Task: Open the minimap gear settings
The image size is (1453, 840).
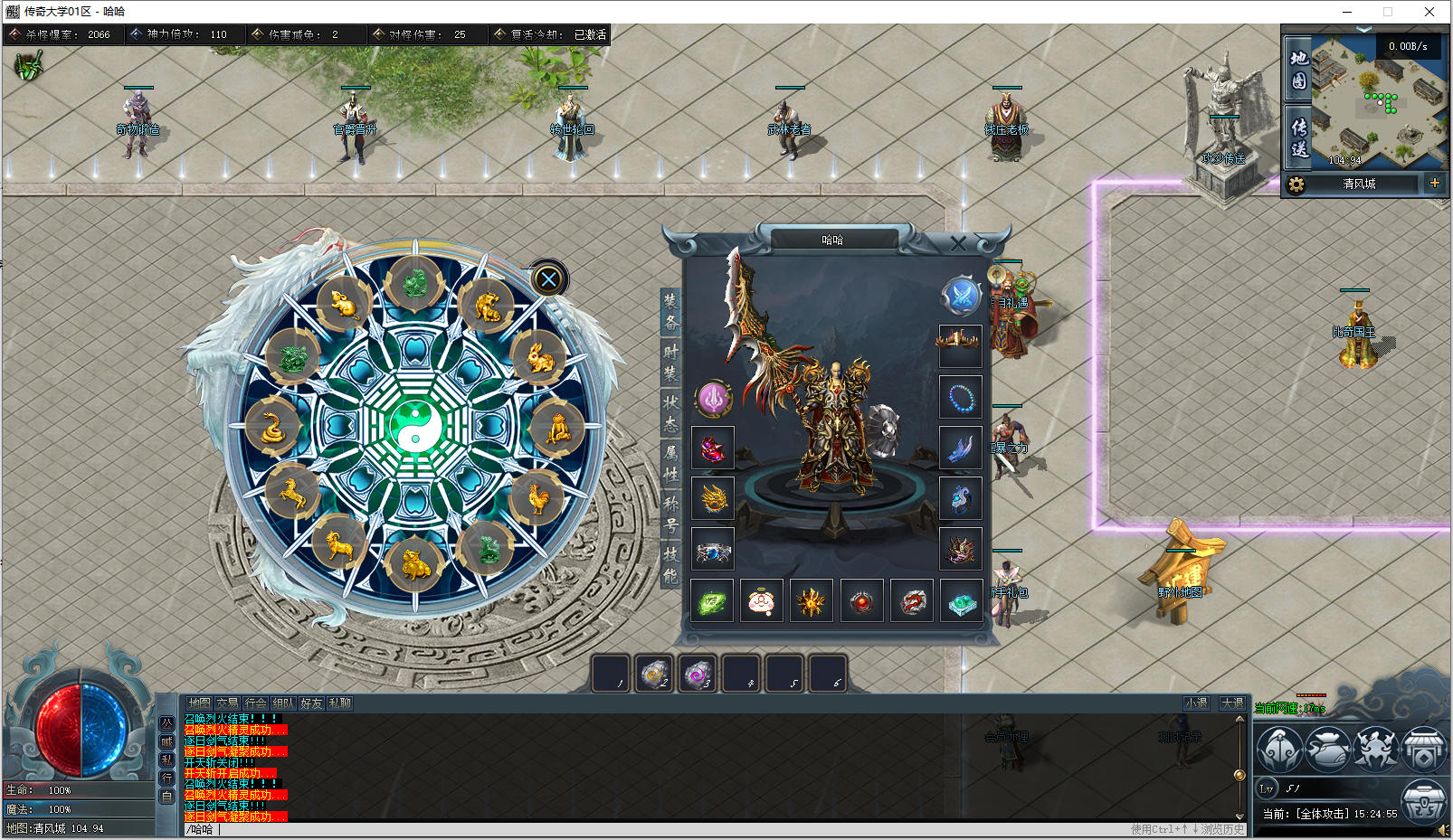Action: pyautogui.click(x=1296, y=184)
